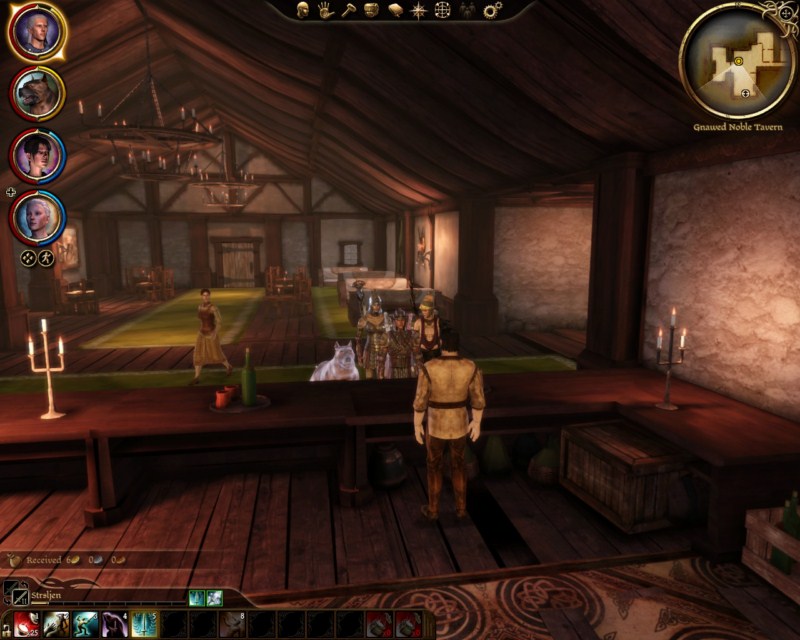800x640 pixels.
Task: Open the inventory chest icon
Action: (372, 10)
